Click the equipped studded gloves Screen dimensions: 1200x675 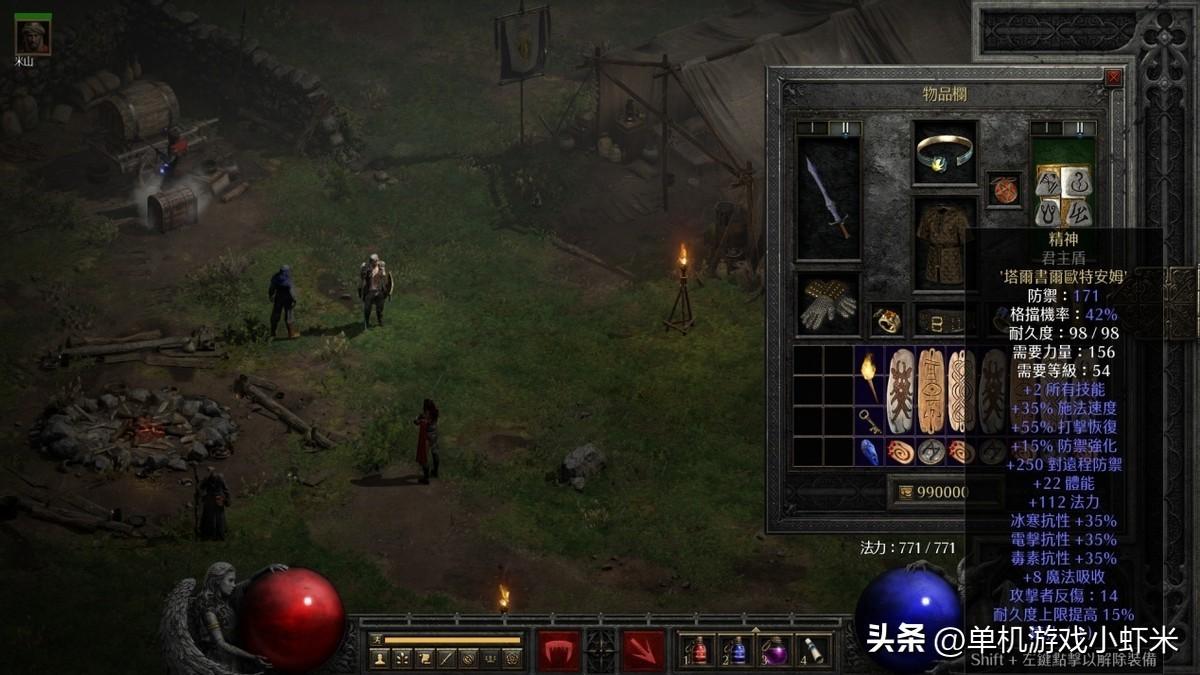click(828, 304)
